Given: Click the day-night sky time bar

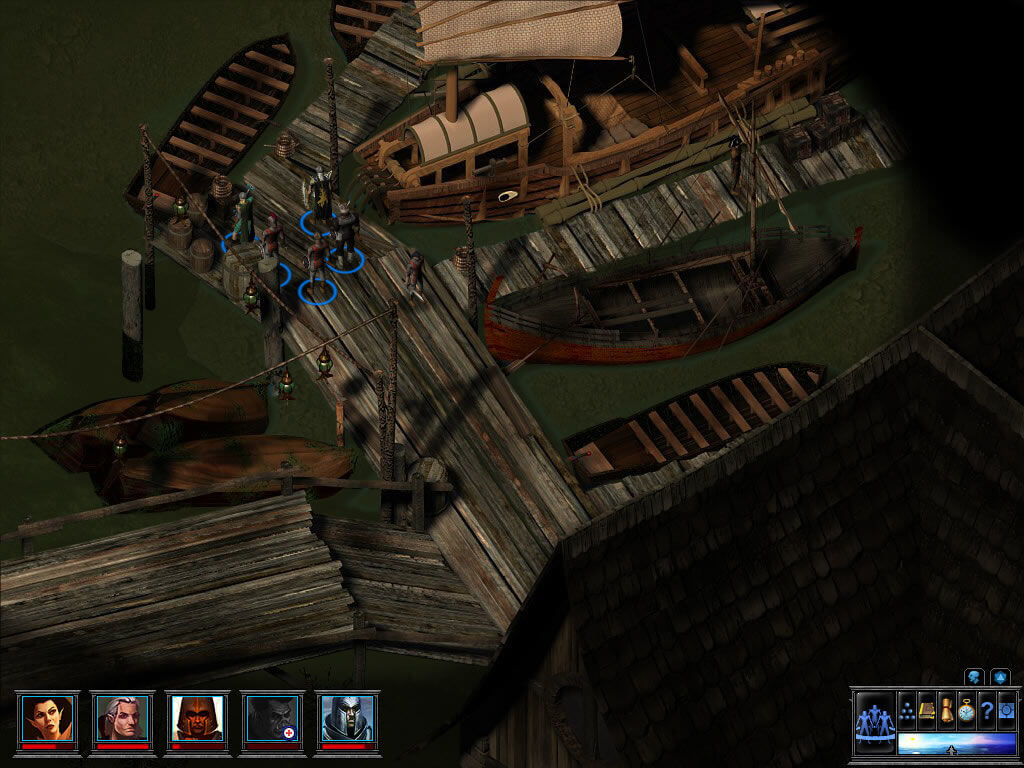Looking at the screenshot, I should click(x=955, y=743).
